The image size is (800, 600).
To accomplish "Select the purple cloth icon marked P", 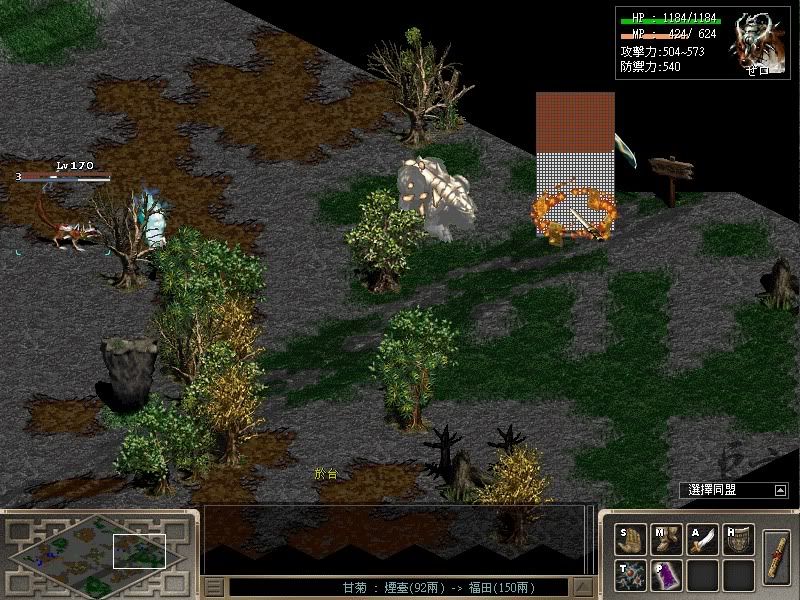I will pos(665,575).
